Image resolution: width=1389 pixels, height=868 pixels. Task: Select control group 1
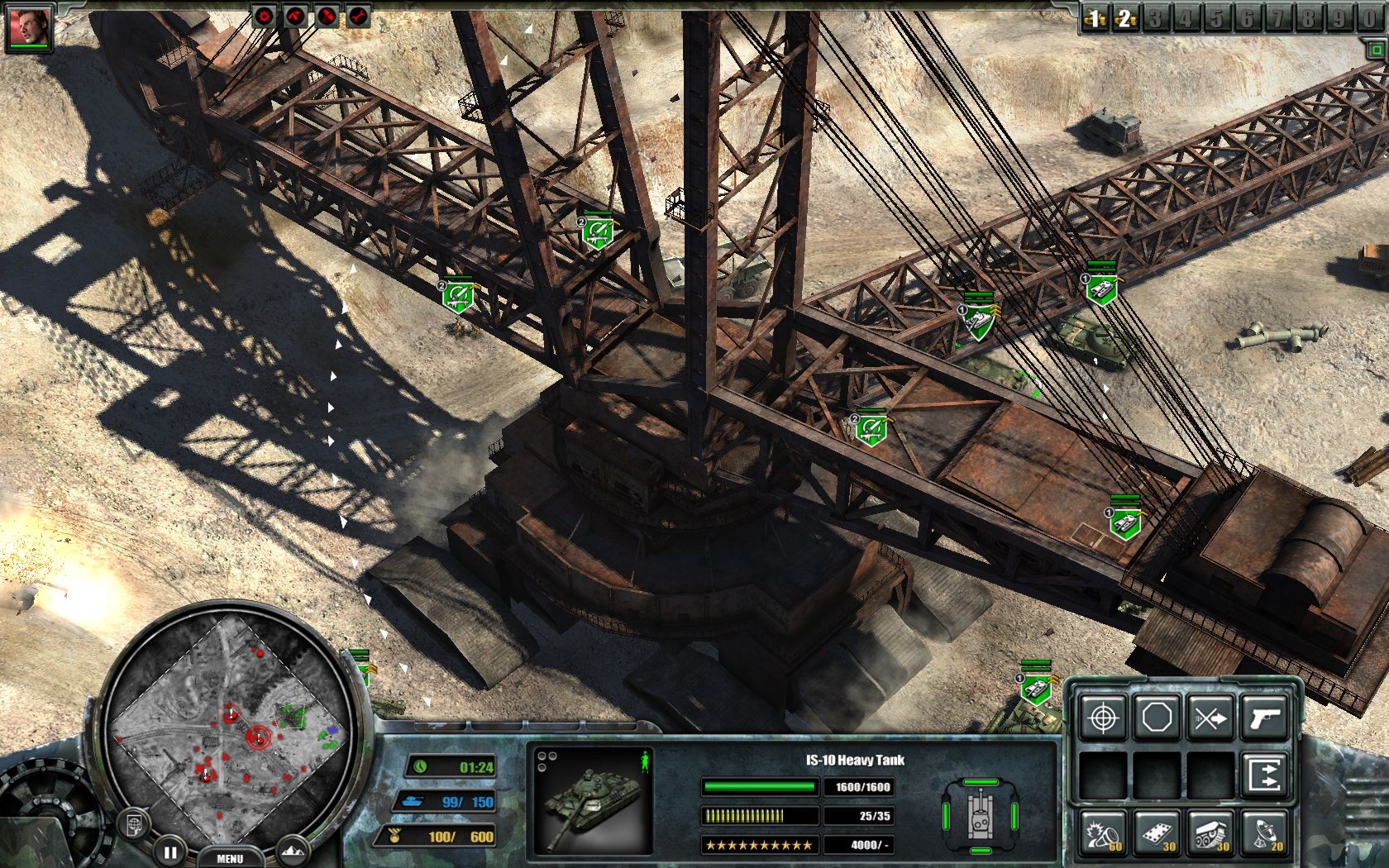(x=1095, y=18)
